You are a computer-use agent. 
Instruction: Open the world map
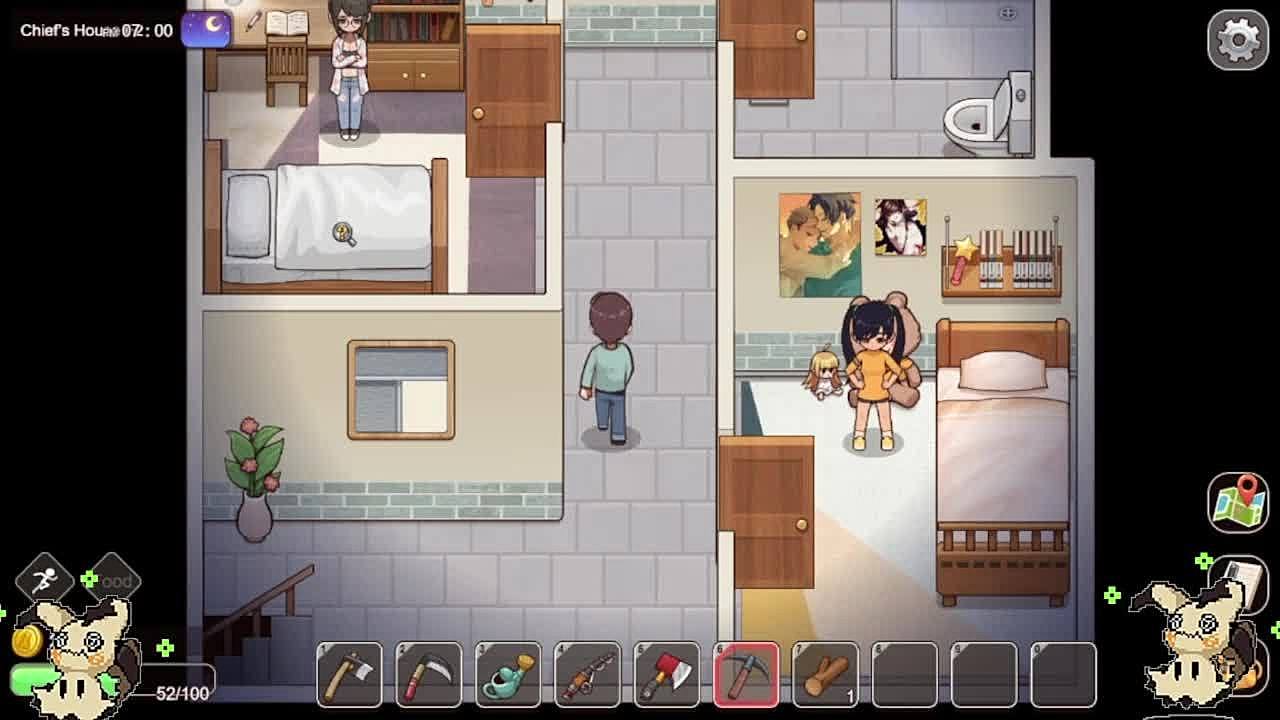pos(1237,501)
